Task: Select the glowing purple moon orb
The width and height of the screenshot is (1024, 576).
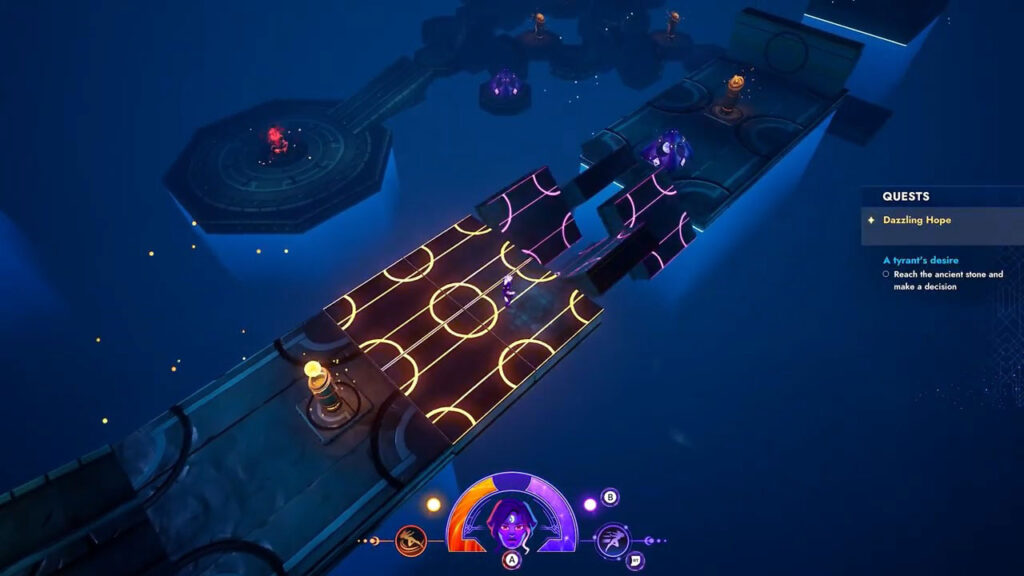Action: coord(589,504)
